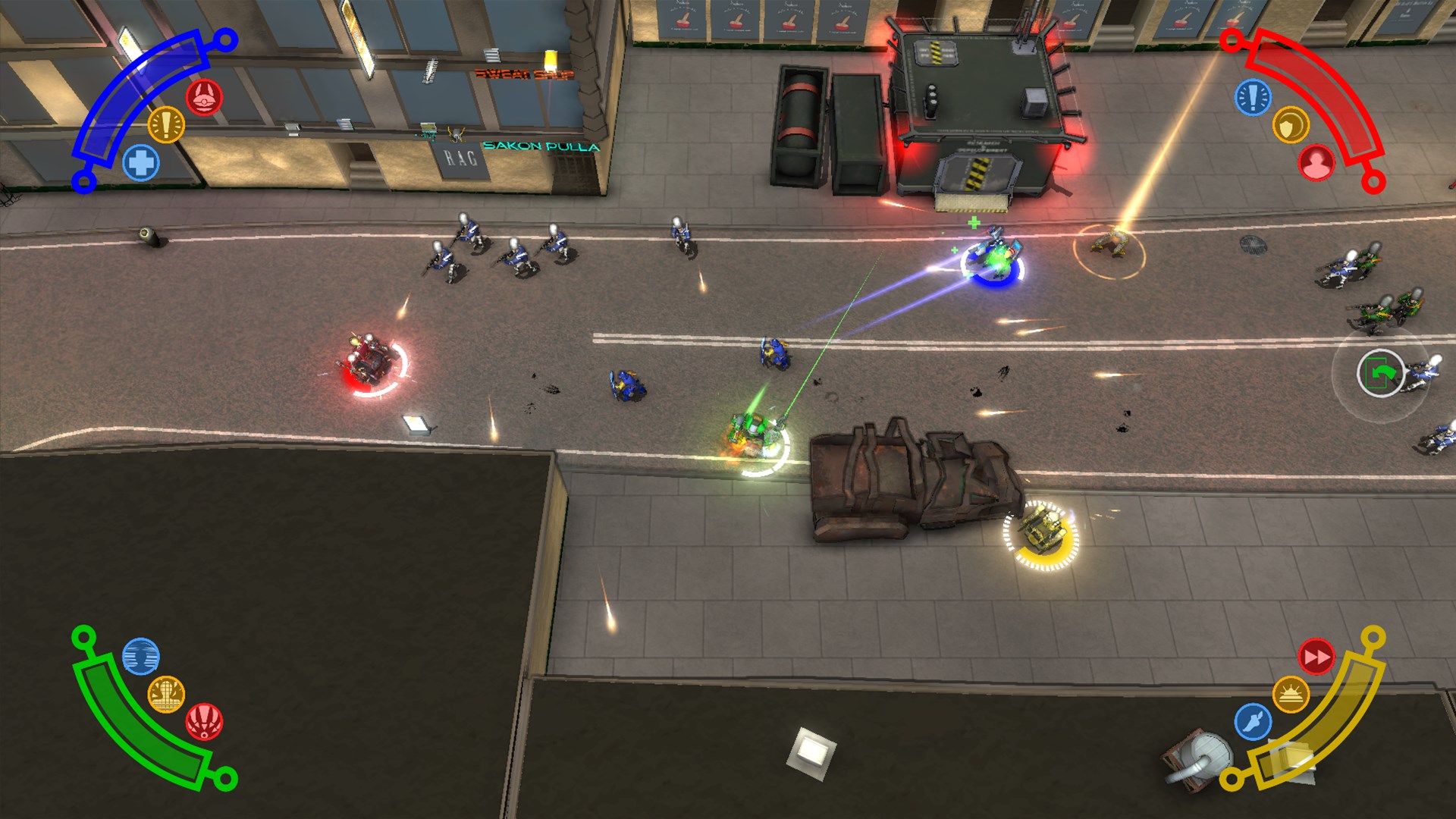Select the blue alert icon in the red player's HUD

pyautogui.click(x=1253, y=97)
